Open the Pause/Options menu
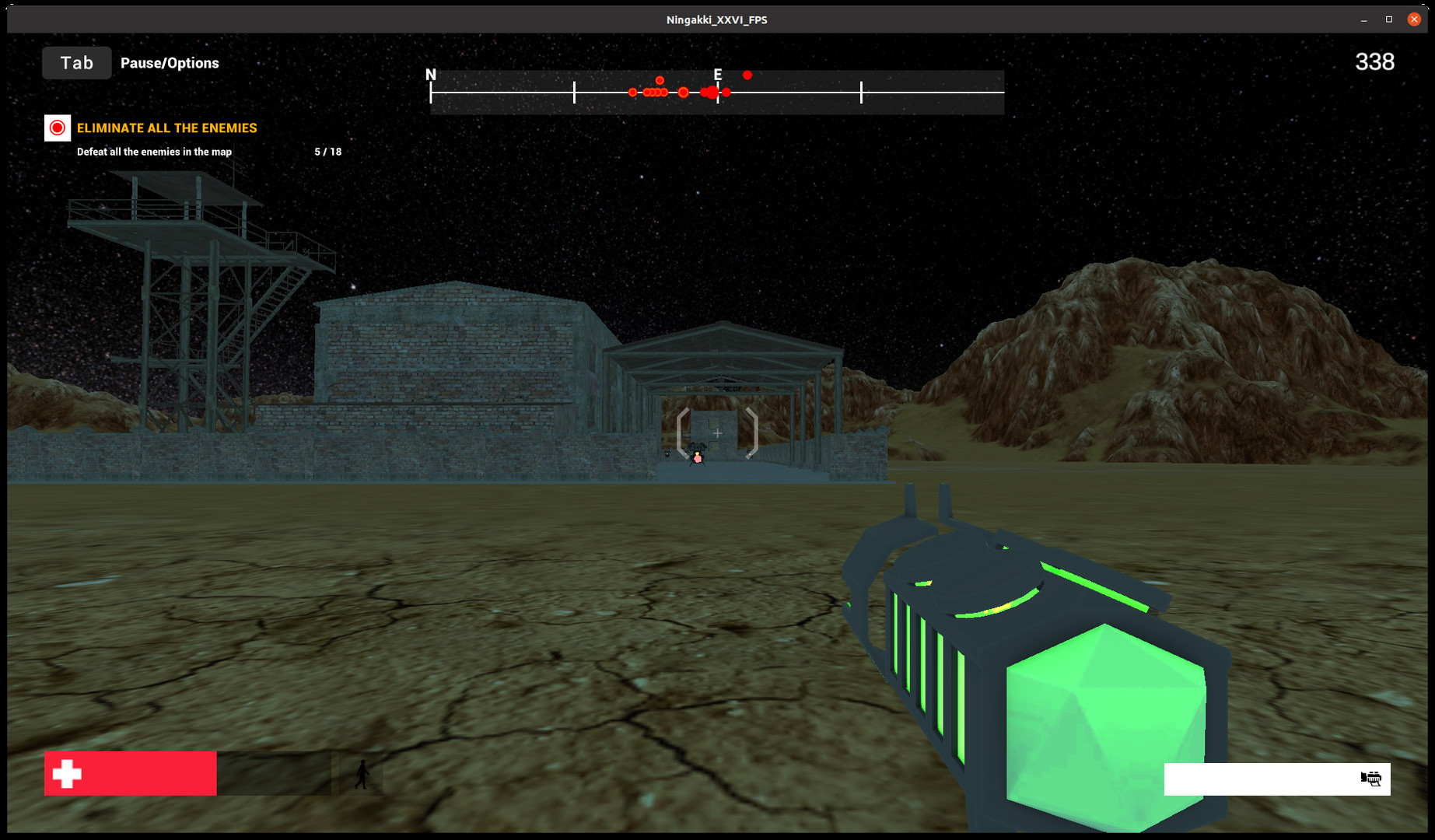Screen dimensions: 1435x840 pyautogui.click(x=169, y=63)
